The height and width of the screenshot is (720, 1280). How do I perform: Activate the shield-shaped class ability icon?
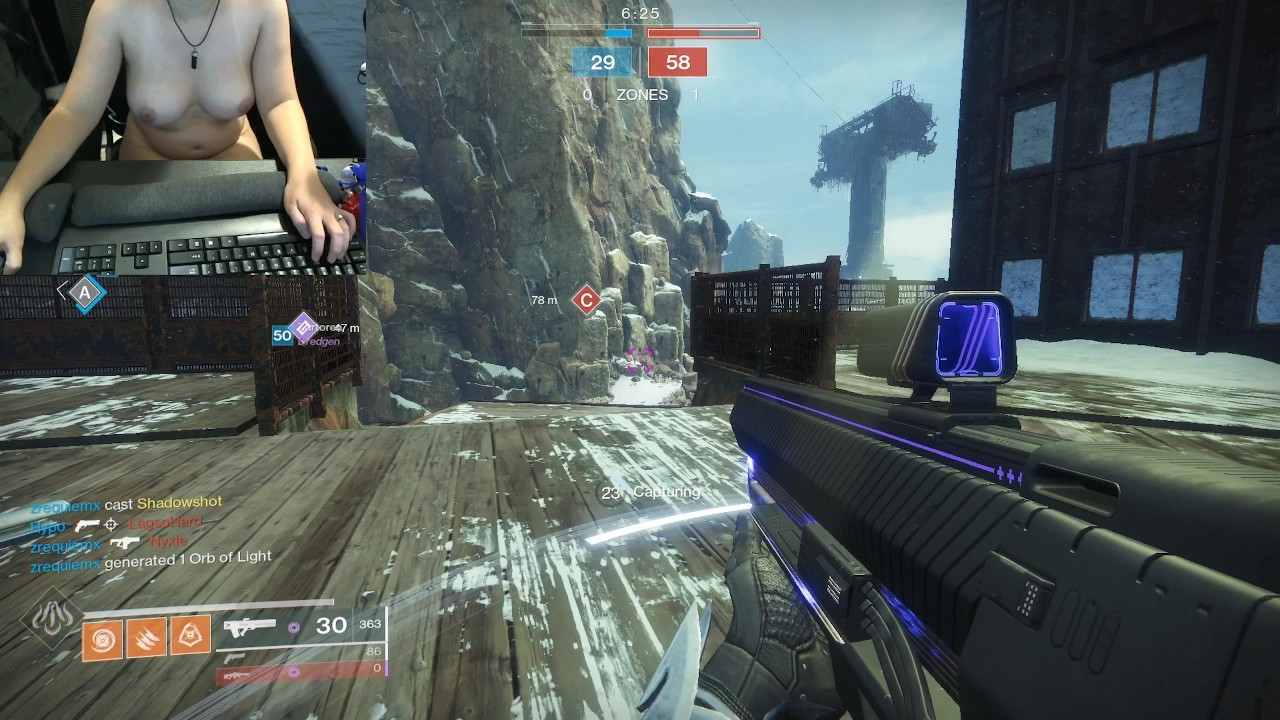[x=190, y=638]
